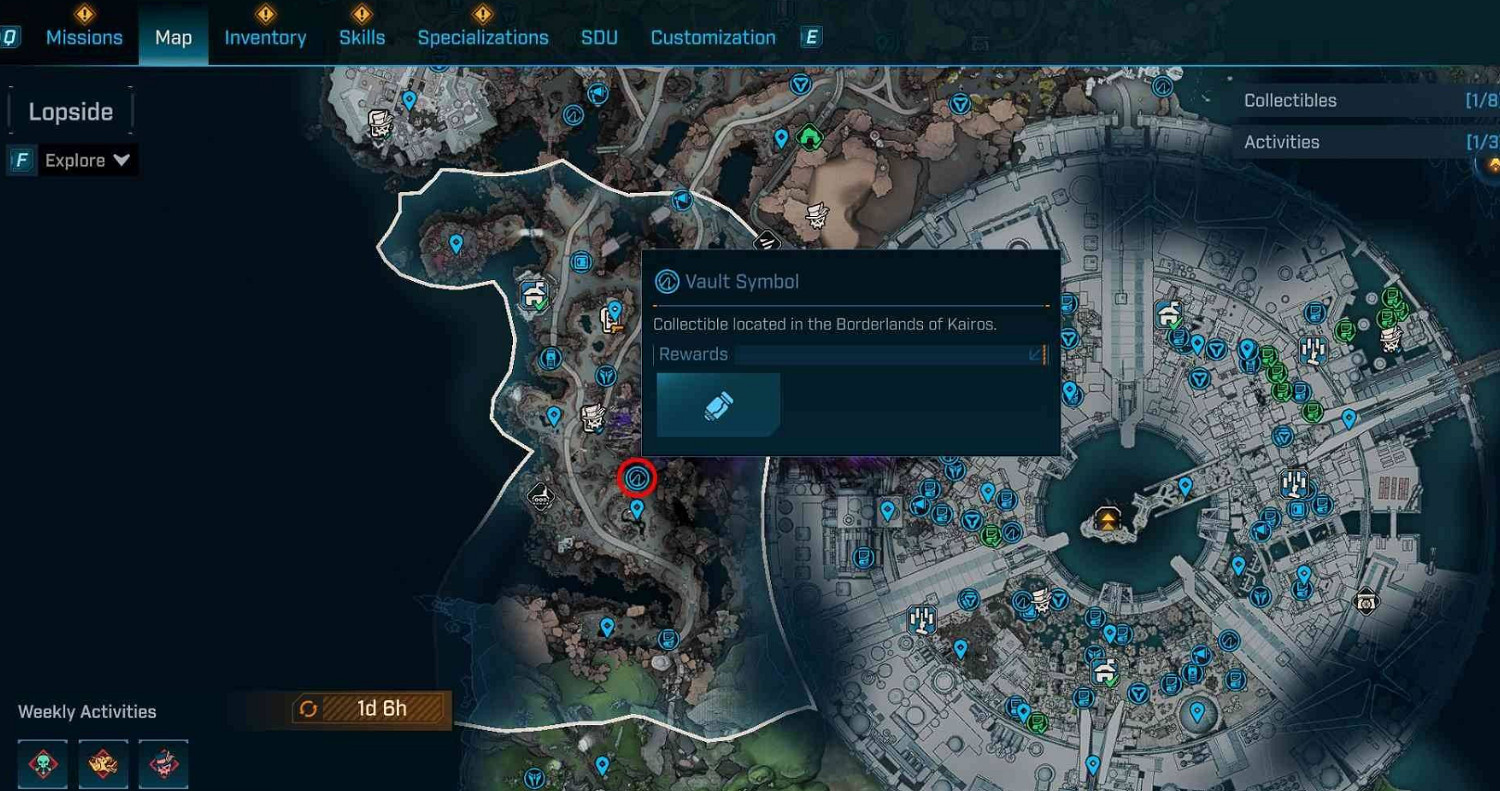Open the Specializations tab
This screenshot has height=791, width=1500.
[483, 38]
